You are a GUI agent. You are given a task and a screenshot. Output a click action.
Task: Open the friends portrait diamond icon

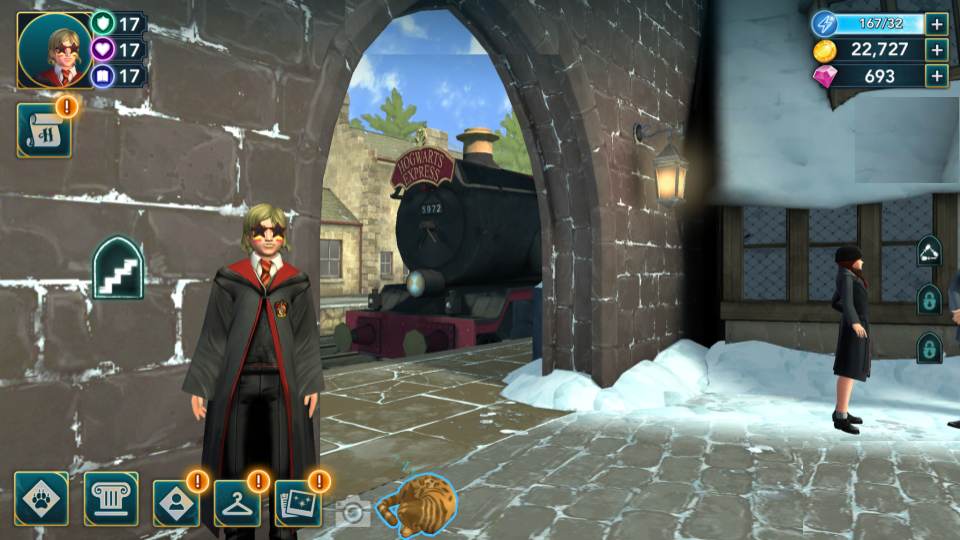(x=176, y=503)
